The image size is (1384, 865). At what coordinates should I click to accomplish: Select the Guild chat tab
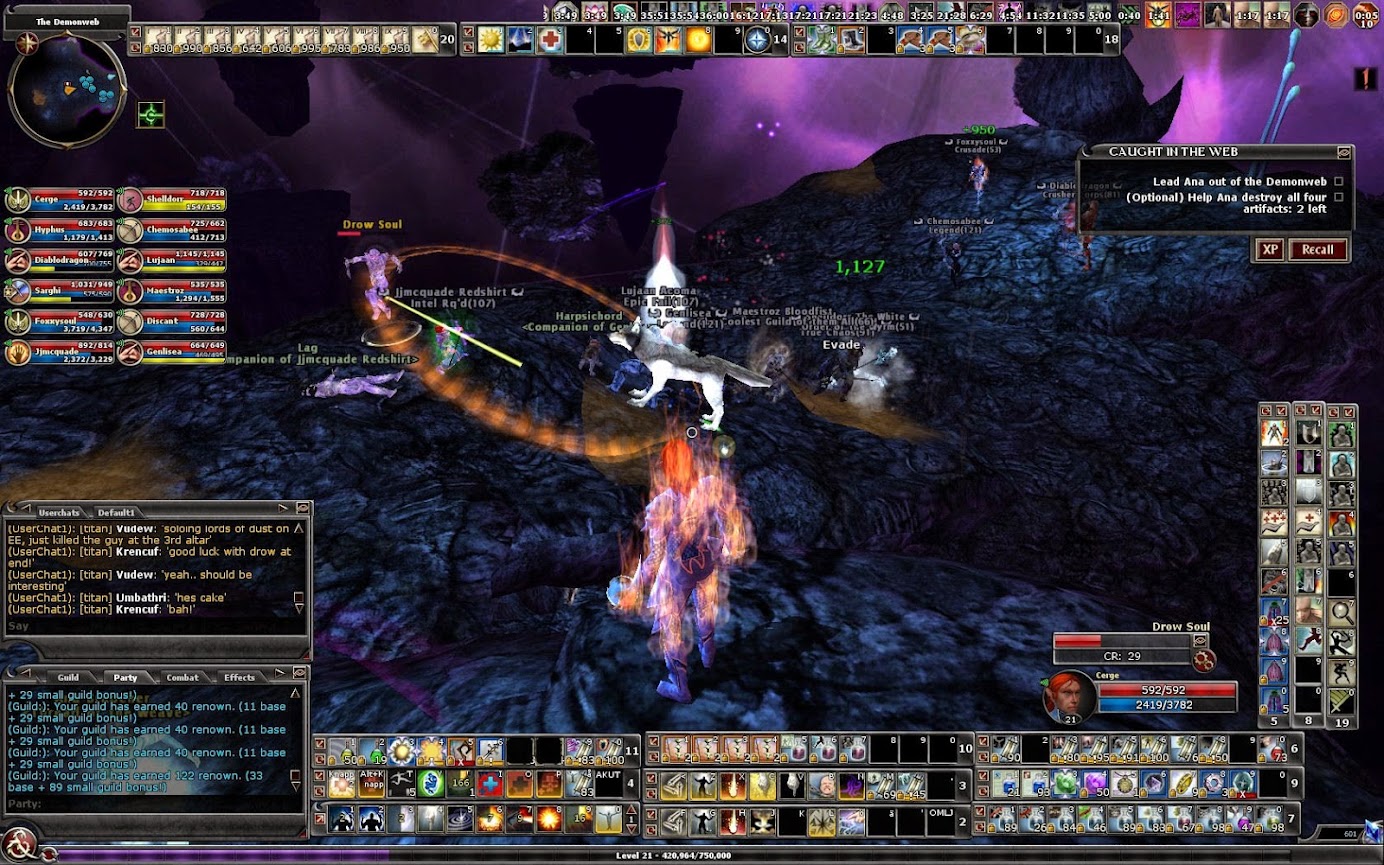[68, 677]
